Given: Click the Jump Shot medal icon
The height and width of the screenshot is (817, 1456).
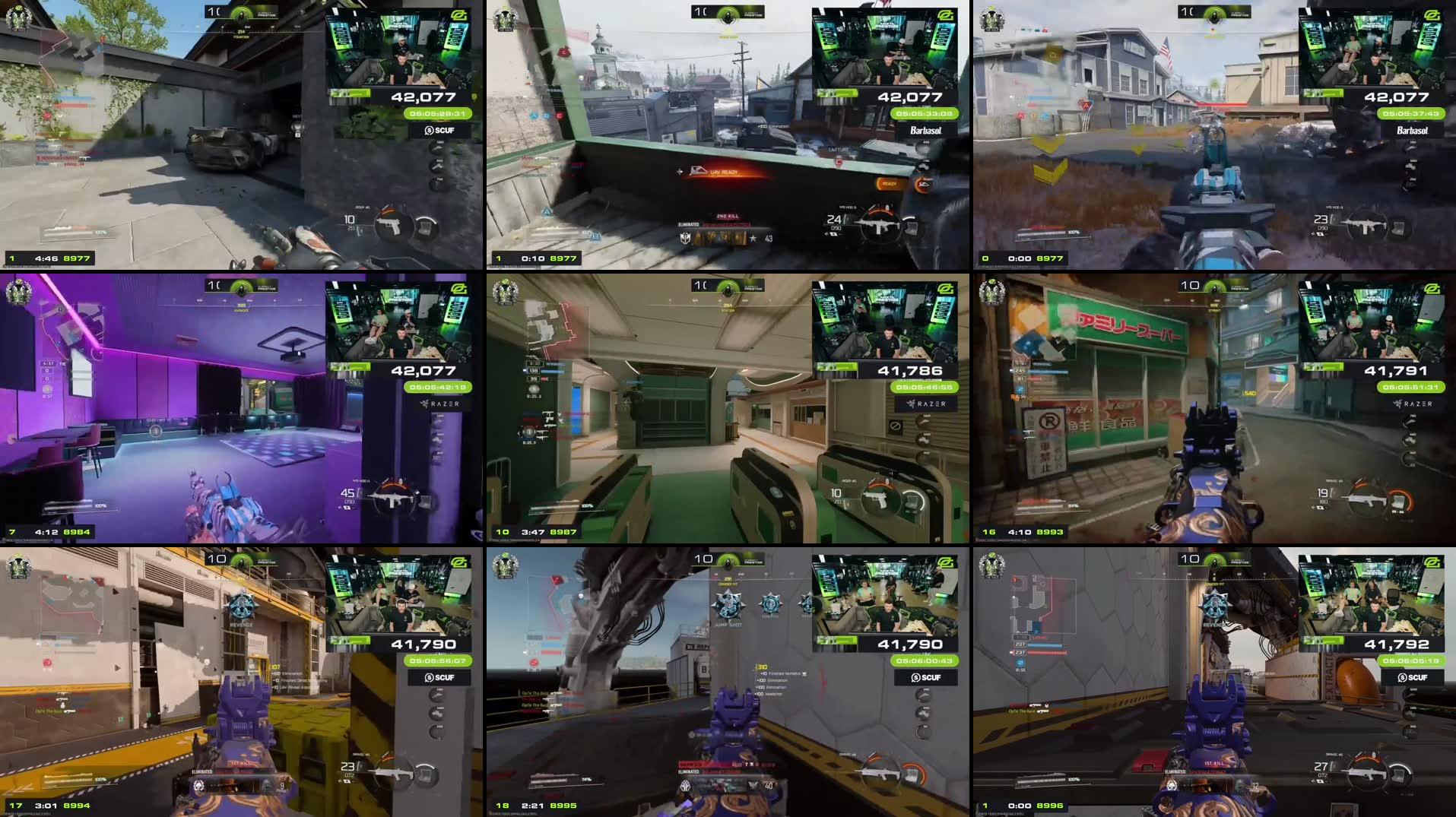Looking at the screenshot, I should (x=728, y=604).
